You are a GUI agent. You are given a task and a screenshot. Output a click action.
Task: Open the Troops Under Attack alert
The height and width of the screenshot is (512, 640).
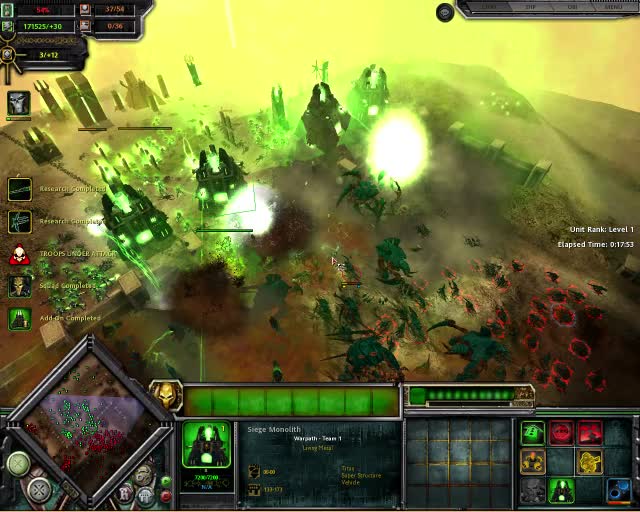(19, 254)
